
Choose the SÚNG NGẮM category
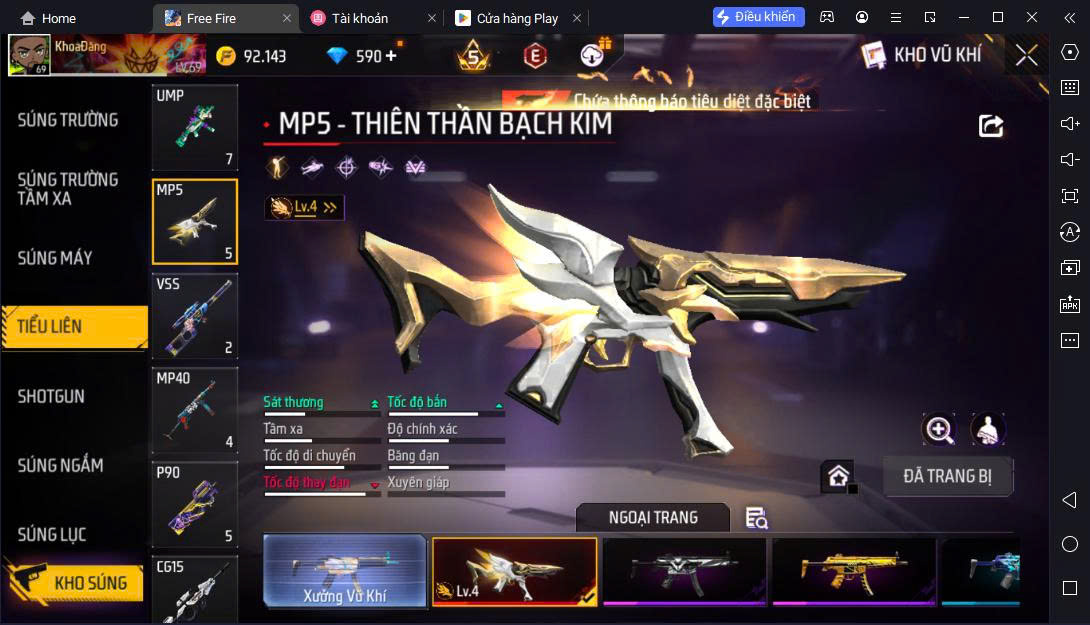(60, 465)
